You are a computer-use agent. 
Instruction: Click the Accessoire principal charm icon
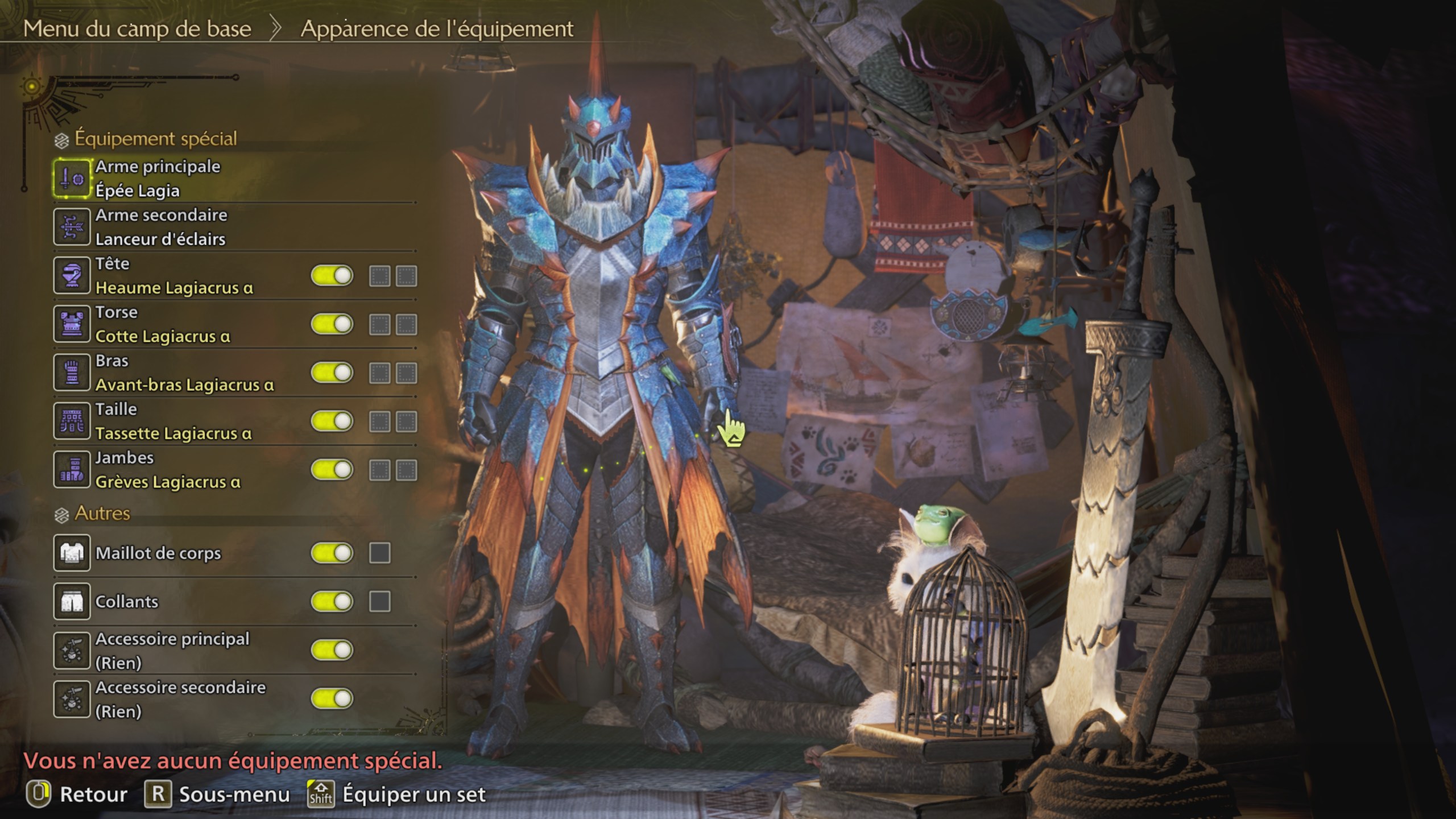pyautogui.click(x=71, y=649)
